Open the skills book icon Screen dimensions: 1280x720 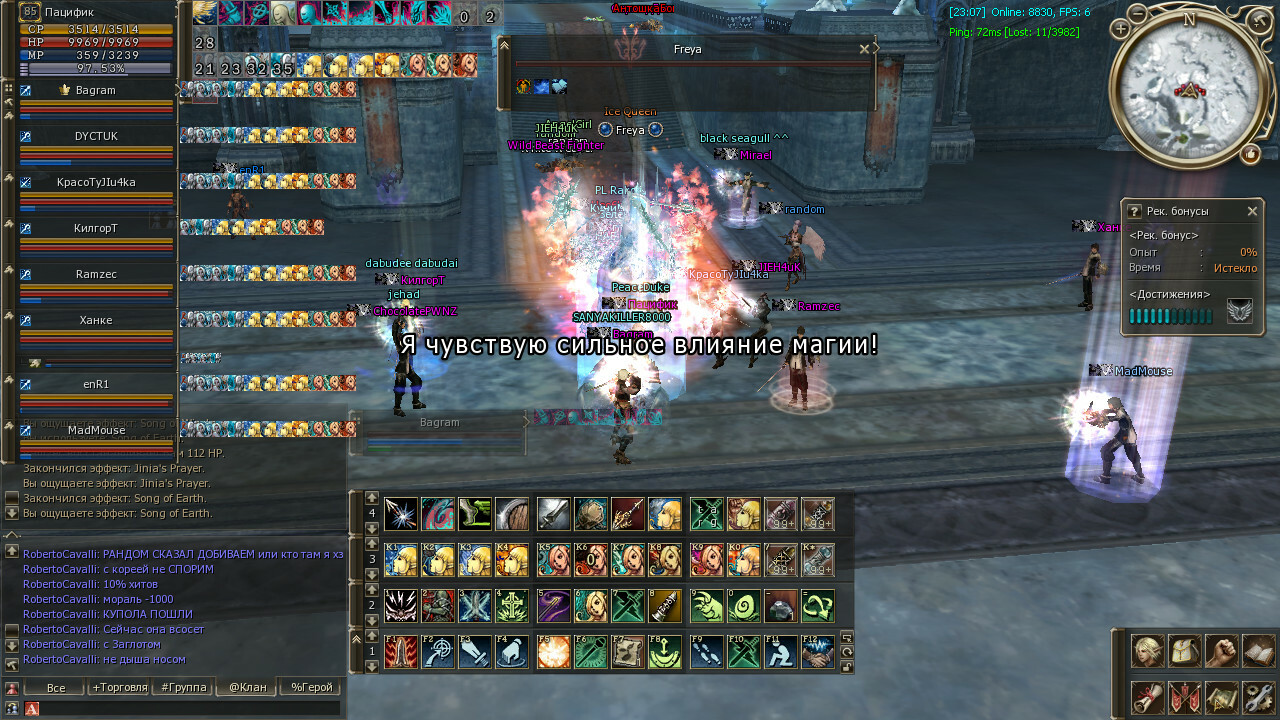[1258, 651]
